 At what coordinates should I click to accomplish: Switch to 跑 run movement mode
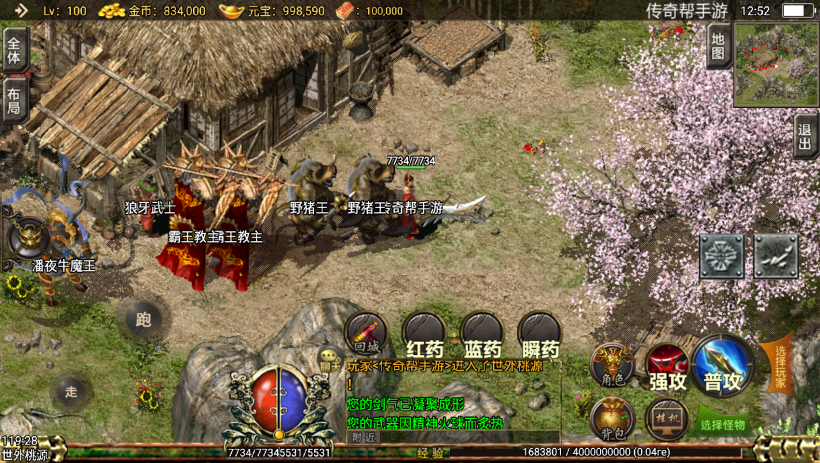(143, 320)
